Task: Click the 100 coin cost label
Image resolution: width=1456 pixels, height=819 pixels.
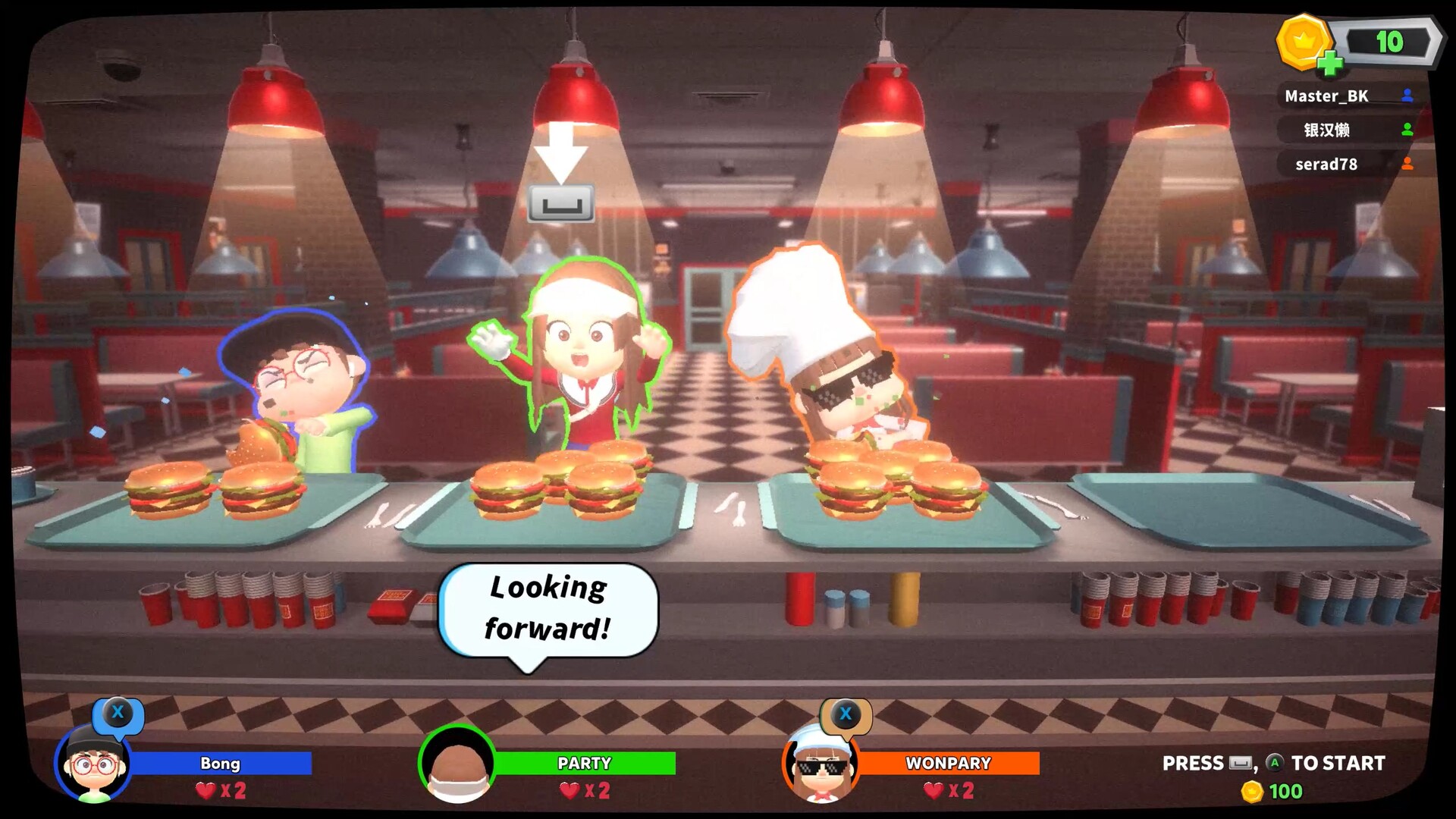Action: 1283,792
